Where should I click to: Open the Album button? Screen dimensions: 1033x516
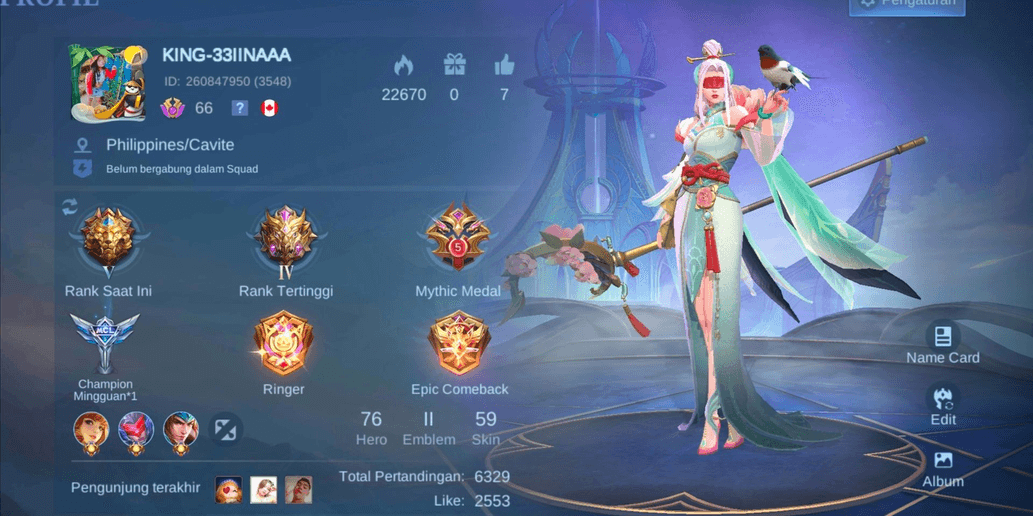pos(942,466)
